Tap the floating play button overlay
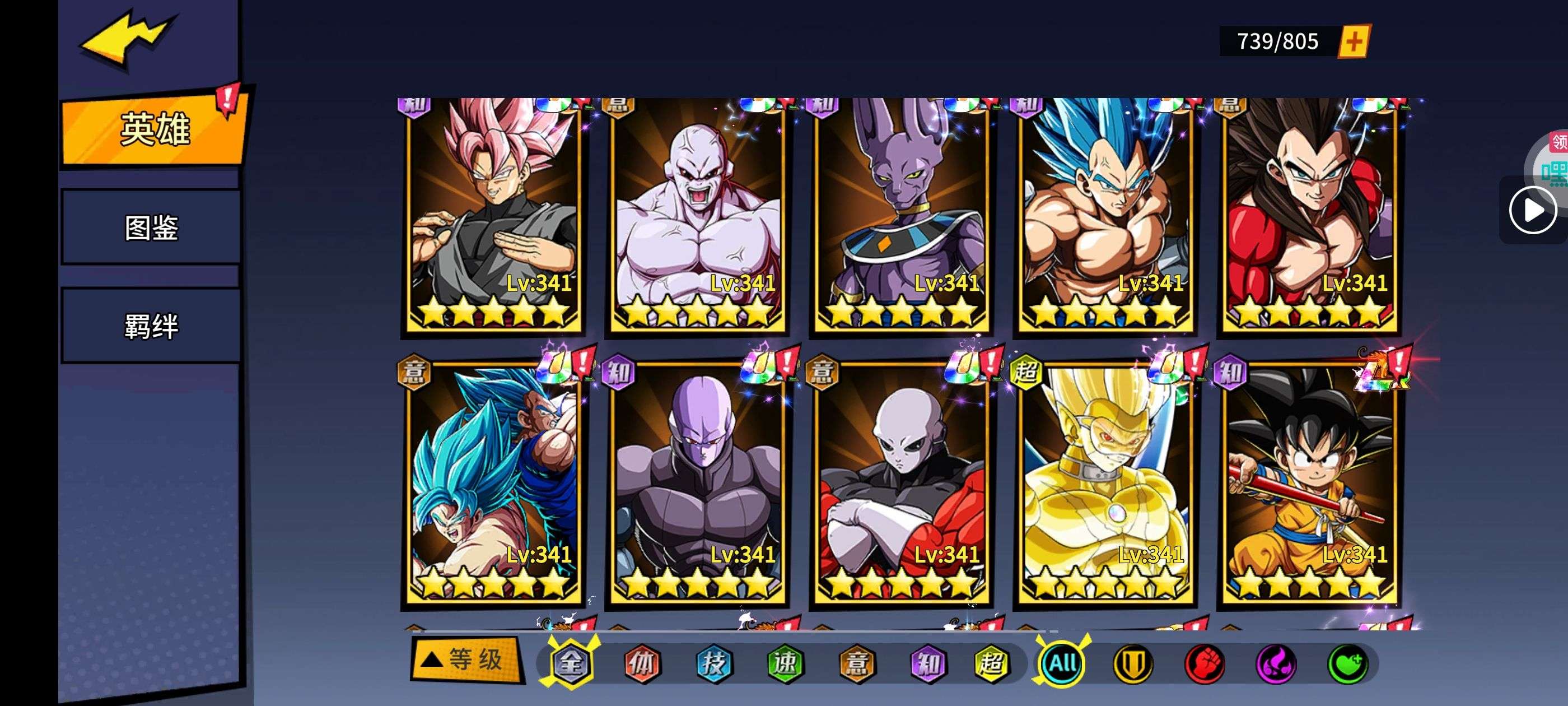The width and height of the screenshot is (1568, 706). pyautogui.click(x=1532, y=211)
